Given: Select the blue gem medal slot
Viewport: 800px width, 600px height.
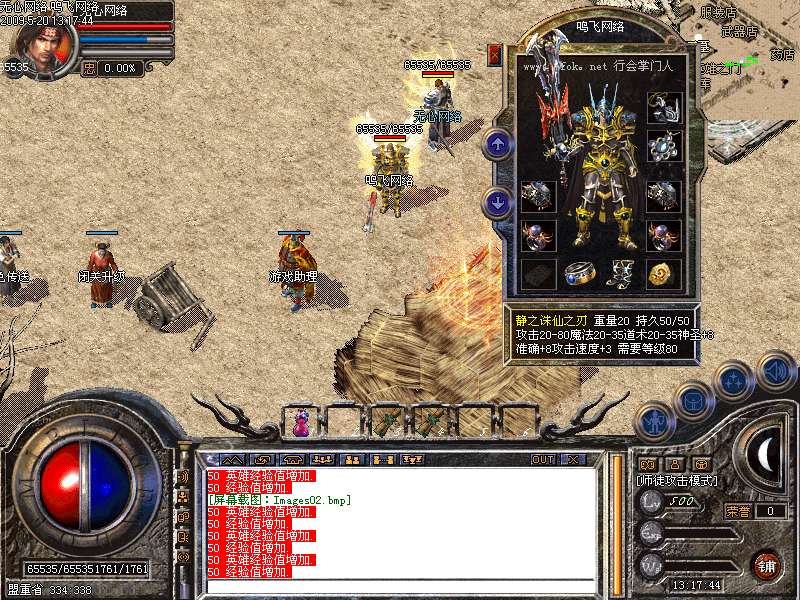Looking at the screenshot, I should [664, 146].
